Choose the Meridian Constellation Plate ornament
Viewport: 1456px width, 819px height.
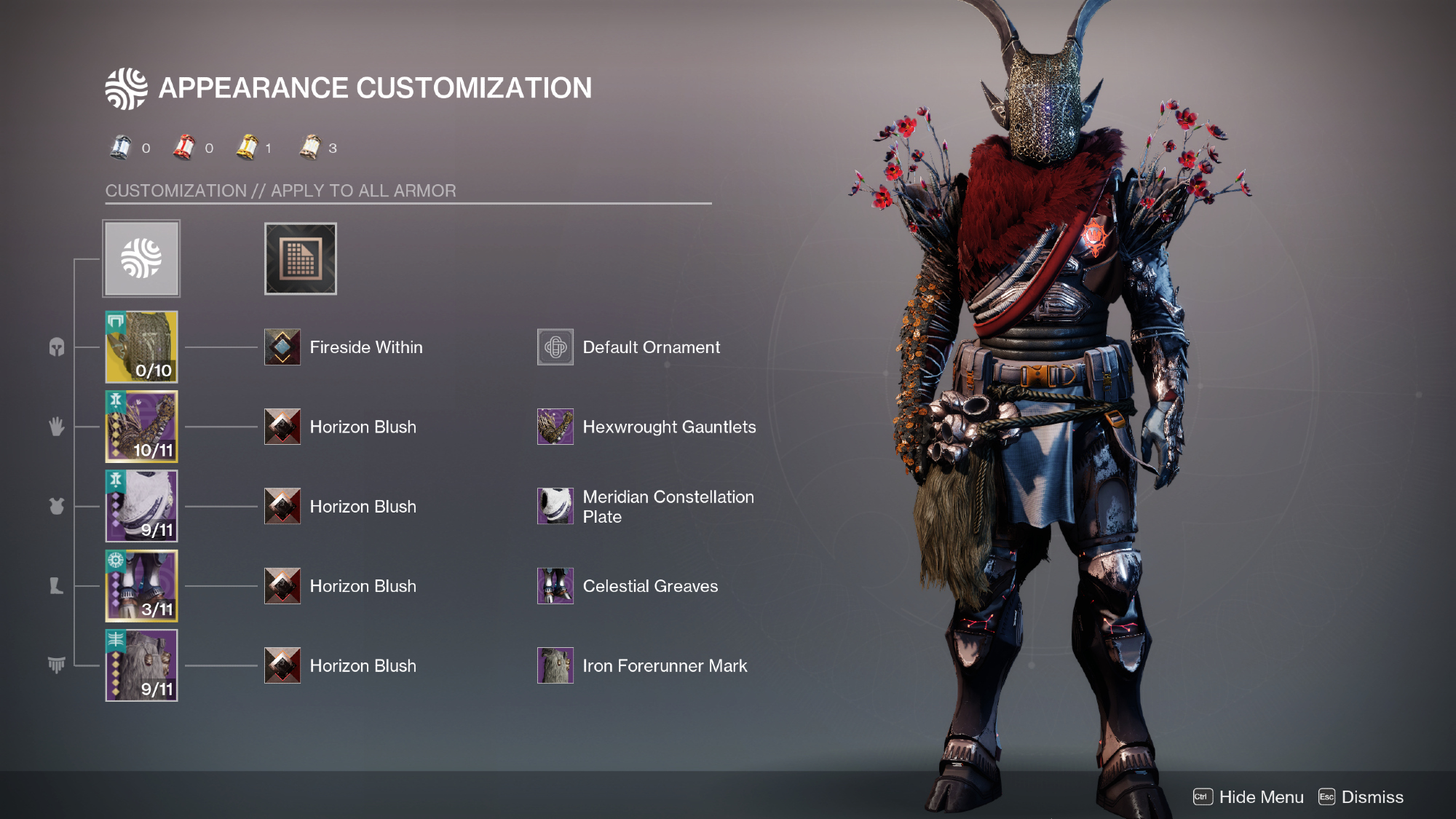click(555, 506)
